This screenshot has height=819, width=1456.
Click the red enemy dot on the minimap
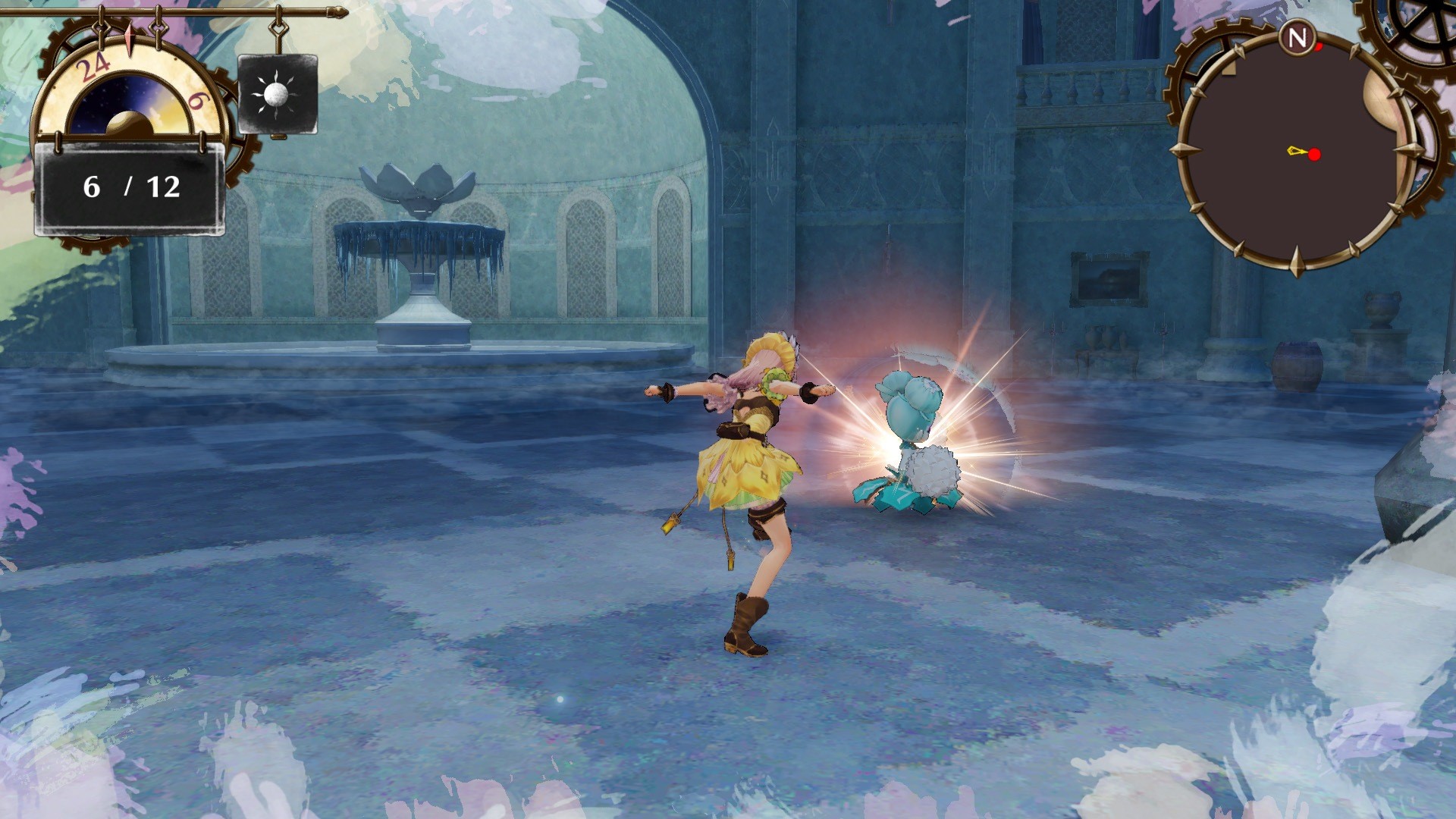coord(1313,153)
